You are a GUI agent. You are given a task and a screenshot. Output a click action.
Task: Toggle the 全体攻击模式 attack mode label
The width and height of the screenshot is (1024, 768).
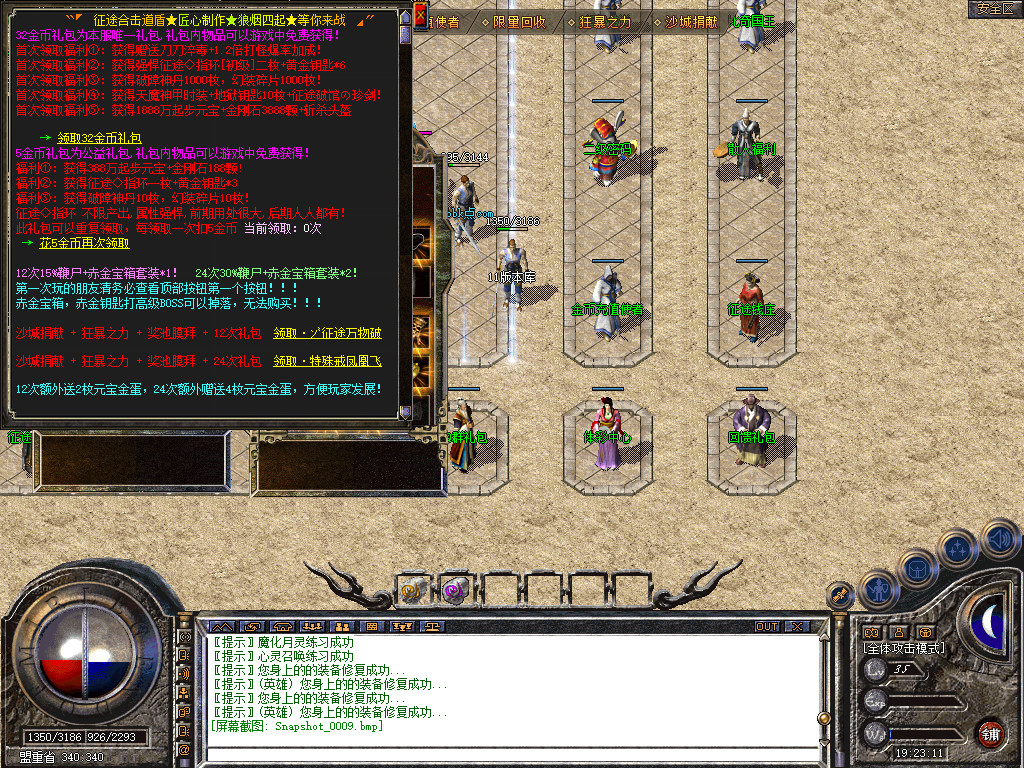click(x=904, y=648)
